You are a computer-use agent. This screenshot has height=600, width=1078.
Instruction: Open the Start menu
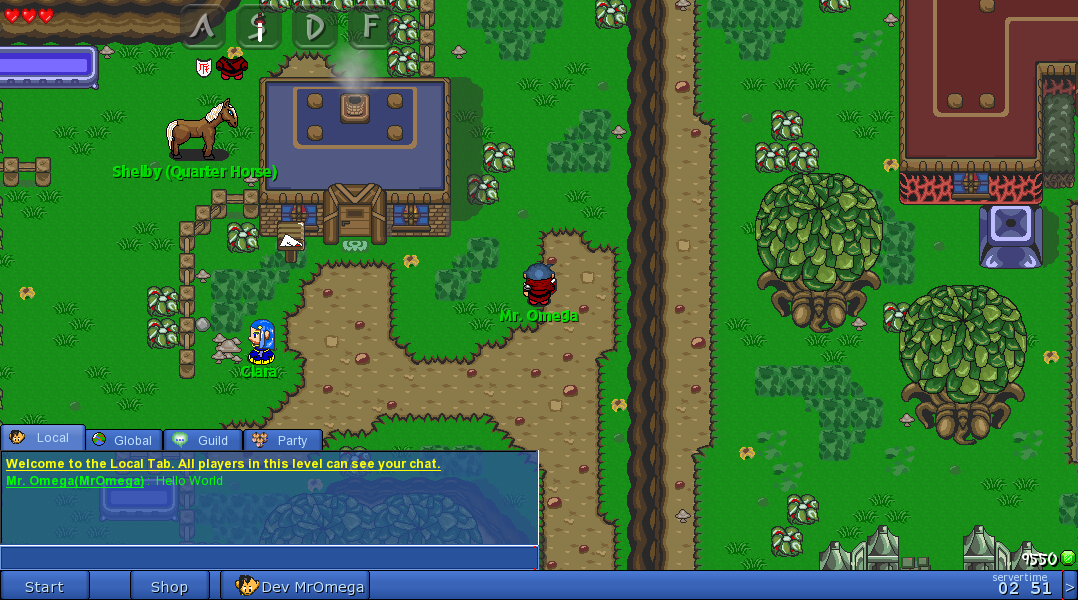[44, 586]
